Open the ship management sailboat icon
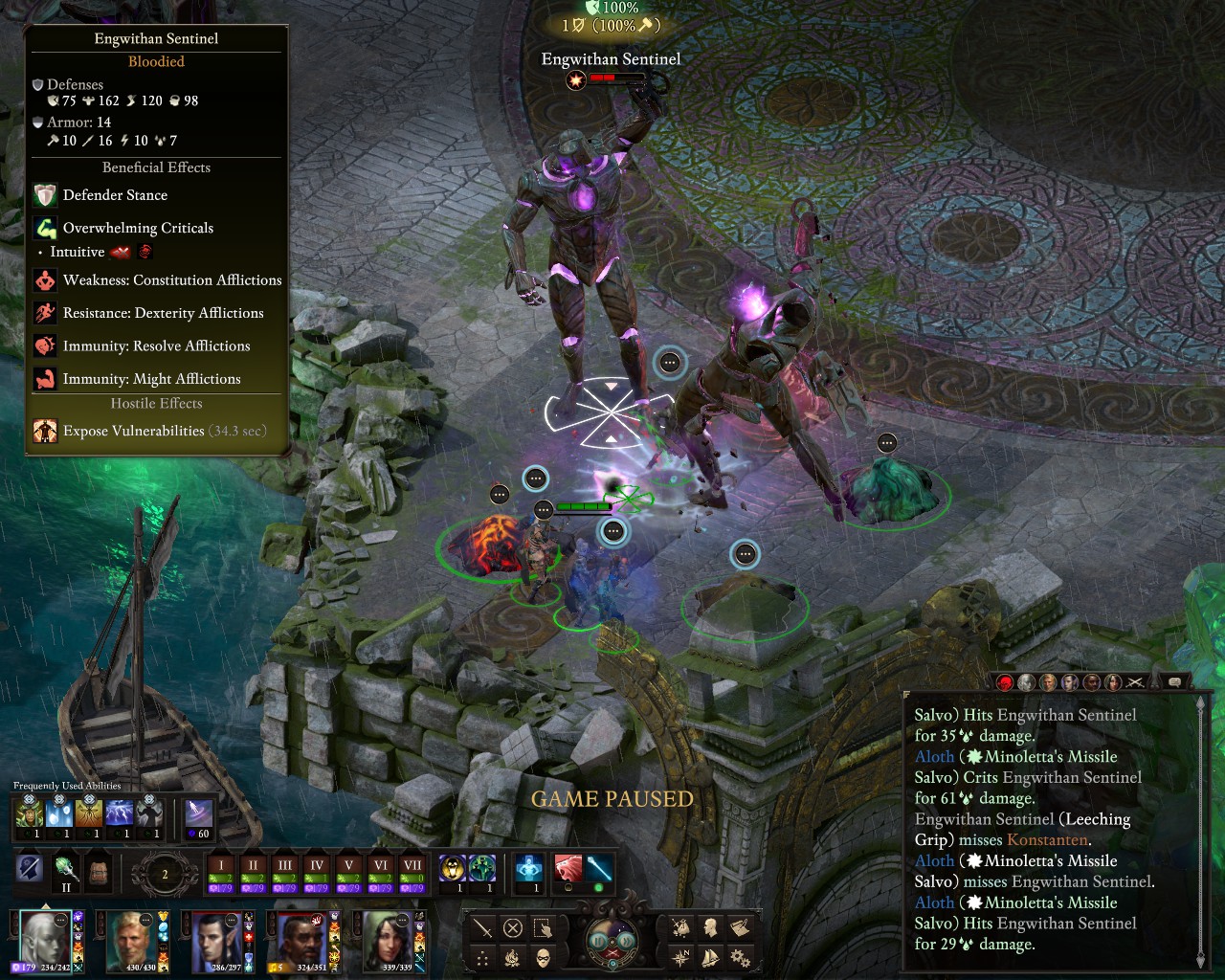This screenshot has height=980, width=1225. 710,957
